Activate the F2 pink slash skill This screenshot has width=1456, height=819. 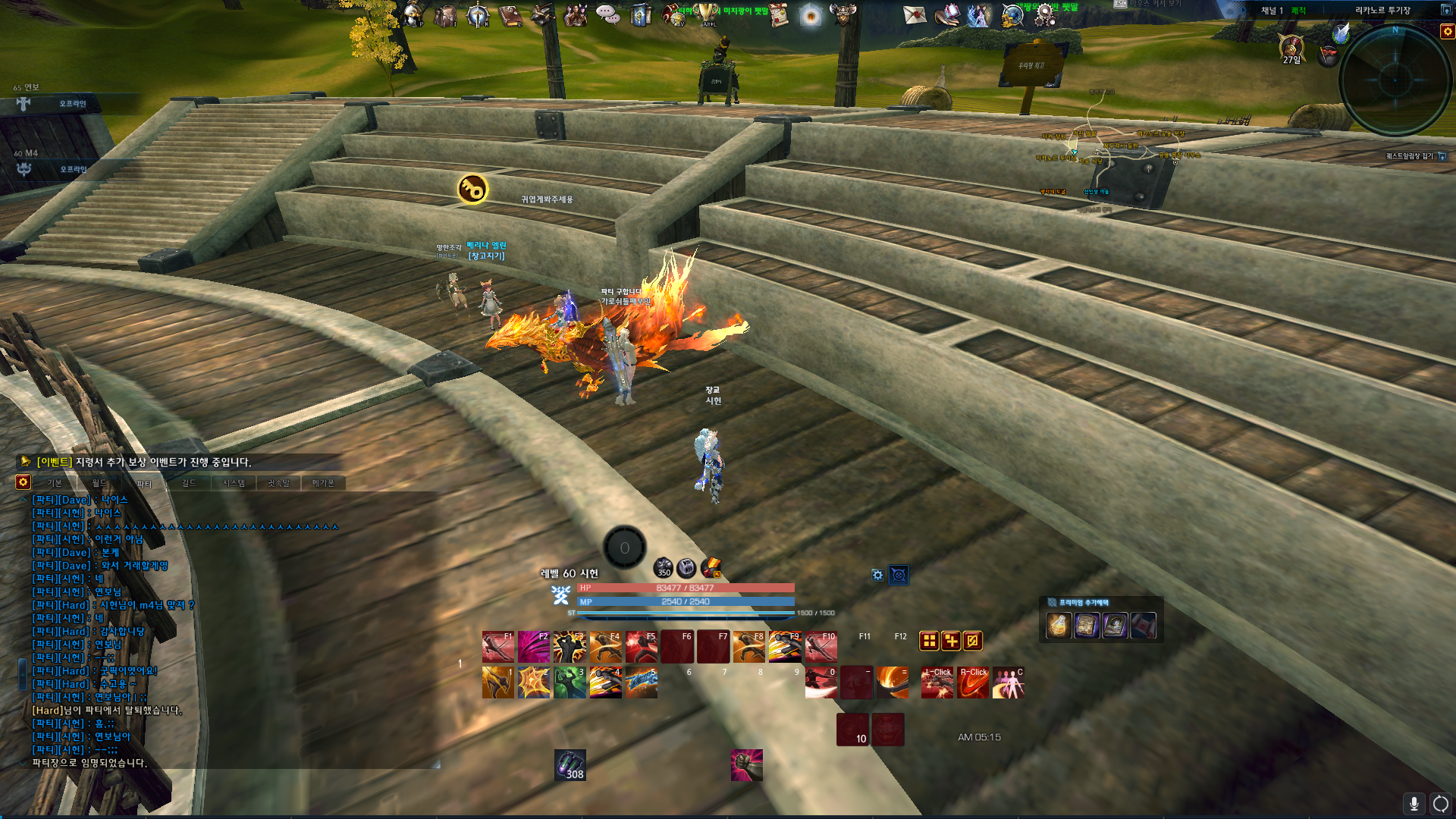(x=534, y=647)
